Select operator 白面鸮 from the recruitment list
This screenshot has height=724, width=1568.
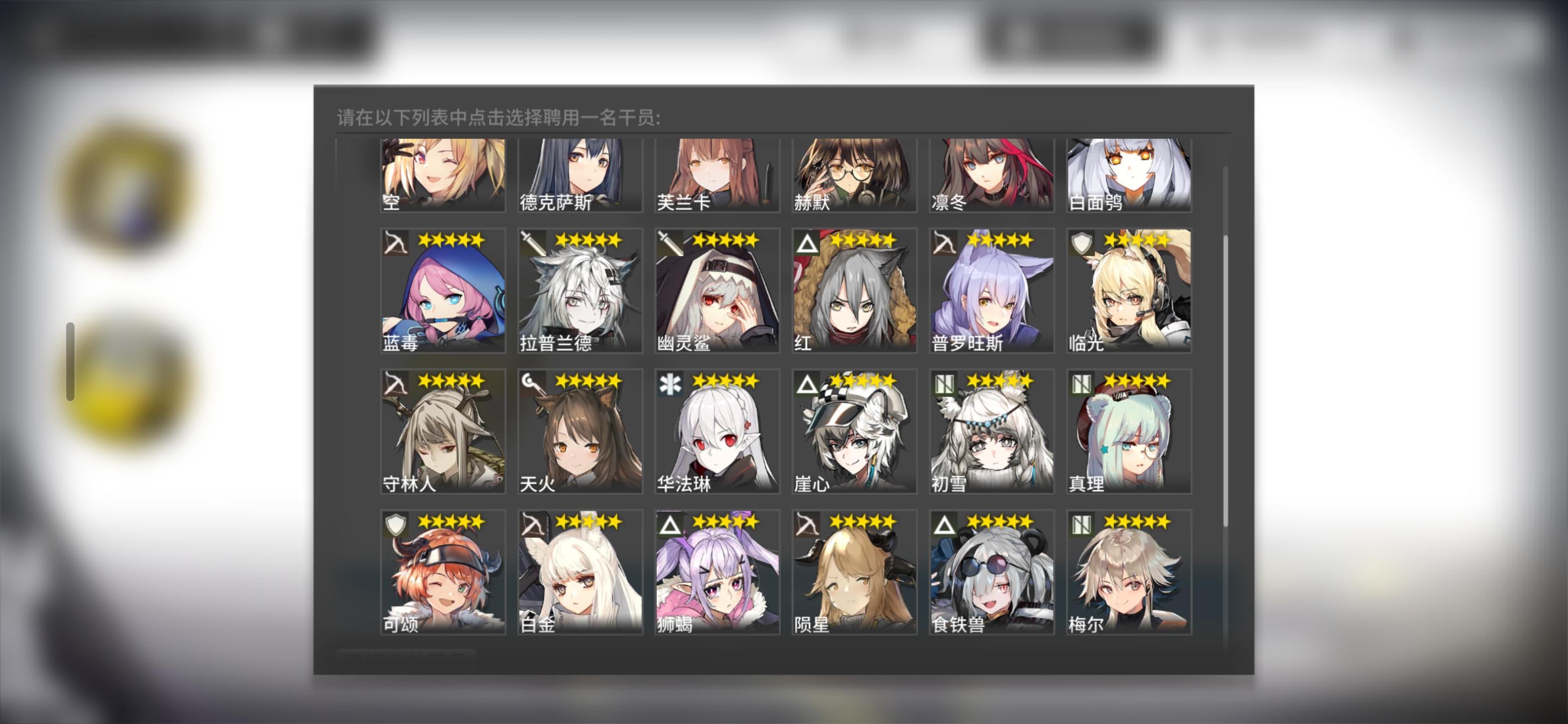[1129, 176]
